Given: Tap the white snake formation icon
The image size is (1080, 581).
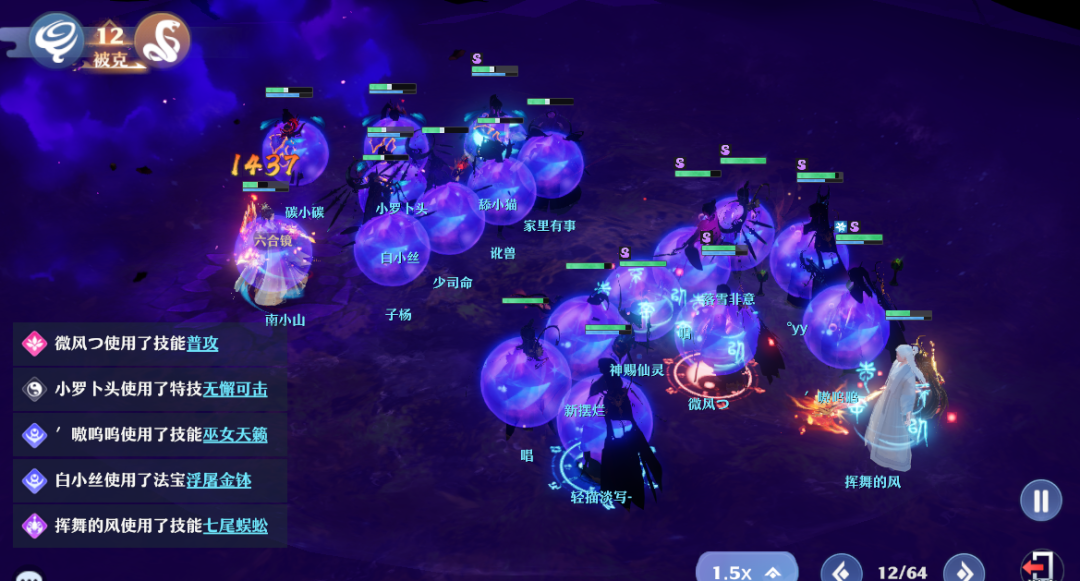Looking at the screenshot, I should (162, 41).
